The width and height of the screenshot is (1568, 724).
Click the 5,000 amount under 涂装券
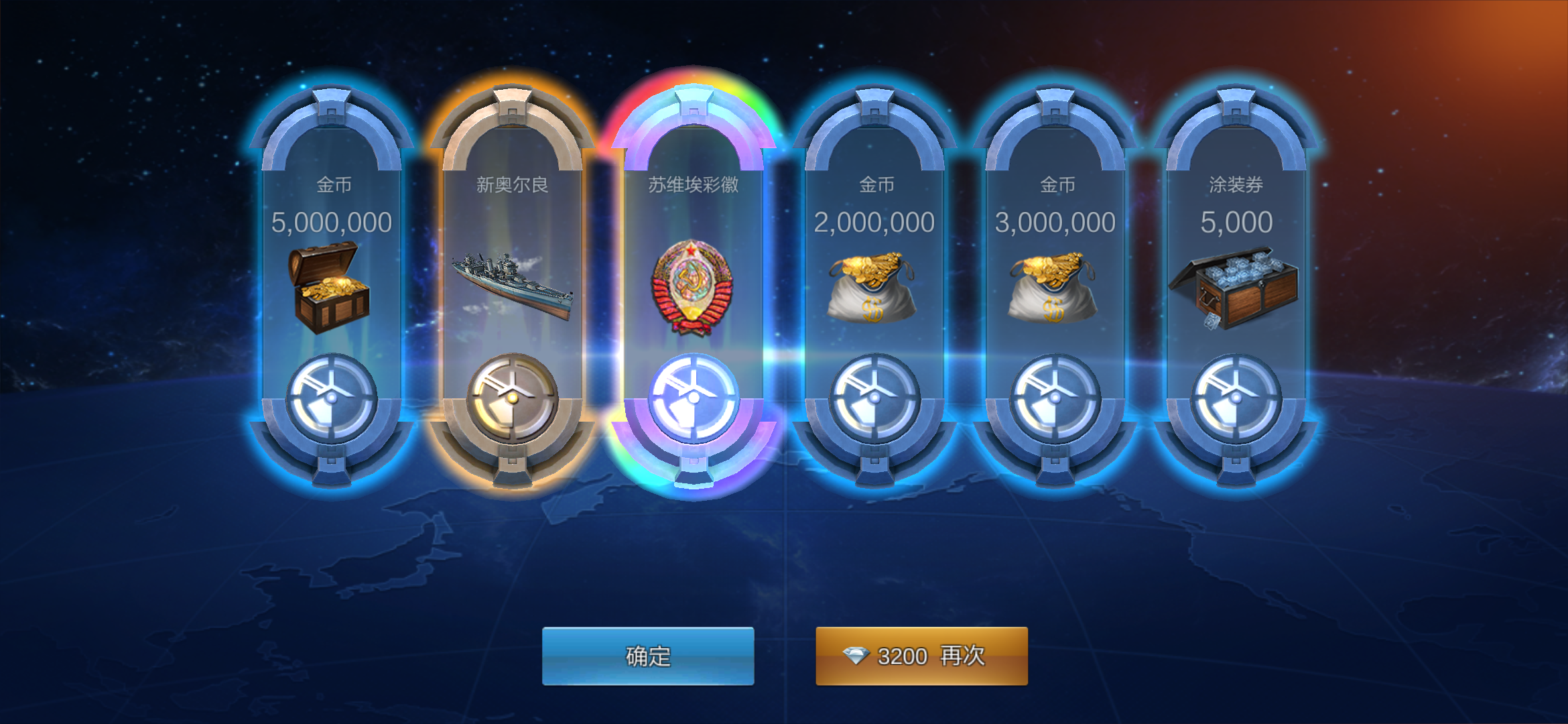click(1236, 221)
